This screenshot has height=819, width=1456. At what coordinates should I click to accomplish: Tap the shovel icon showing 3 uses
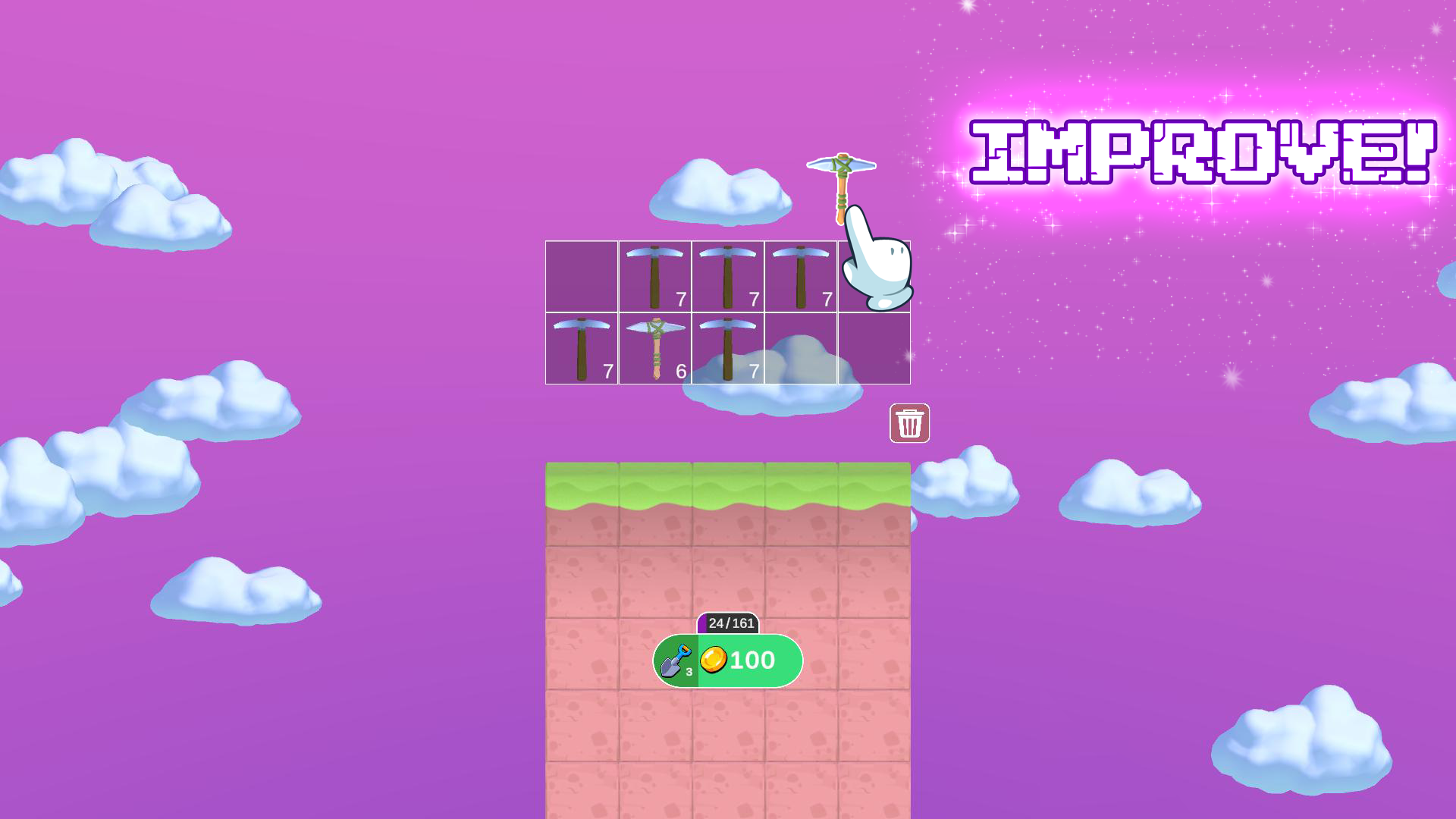pyautogui.click(x=677, y=661)
